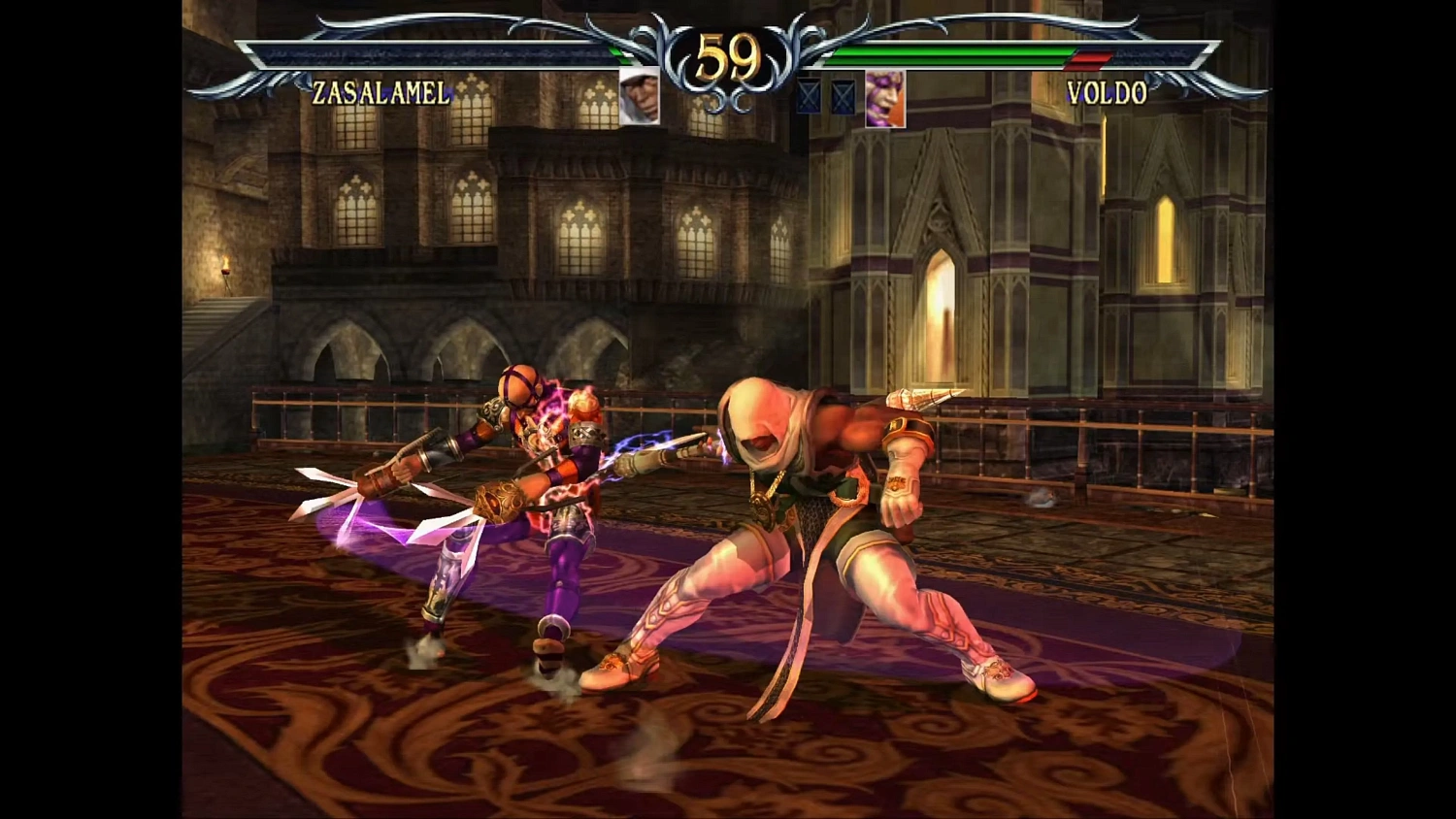This screenshot has height=819, width=1456.
Task: Click the red striped segment on Voldo's gauge
Action: pos(1089,58)
